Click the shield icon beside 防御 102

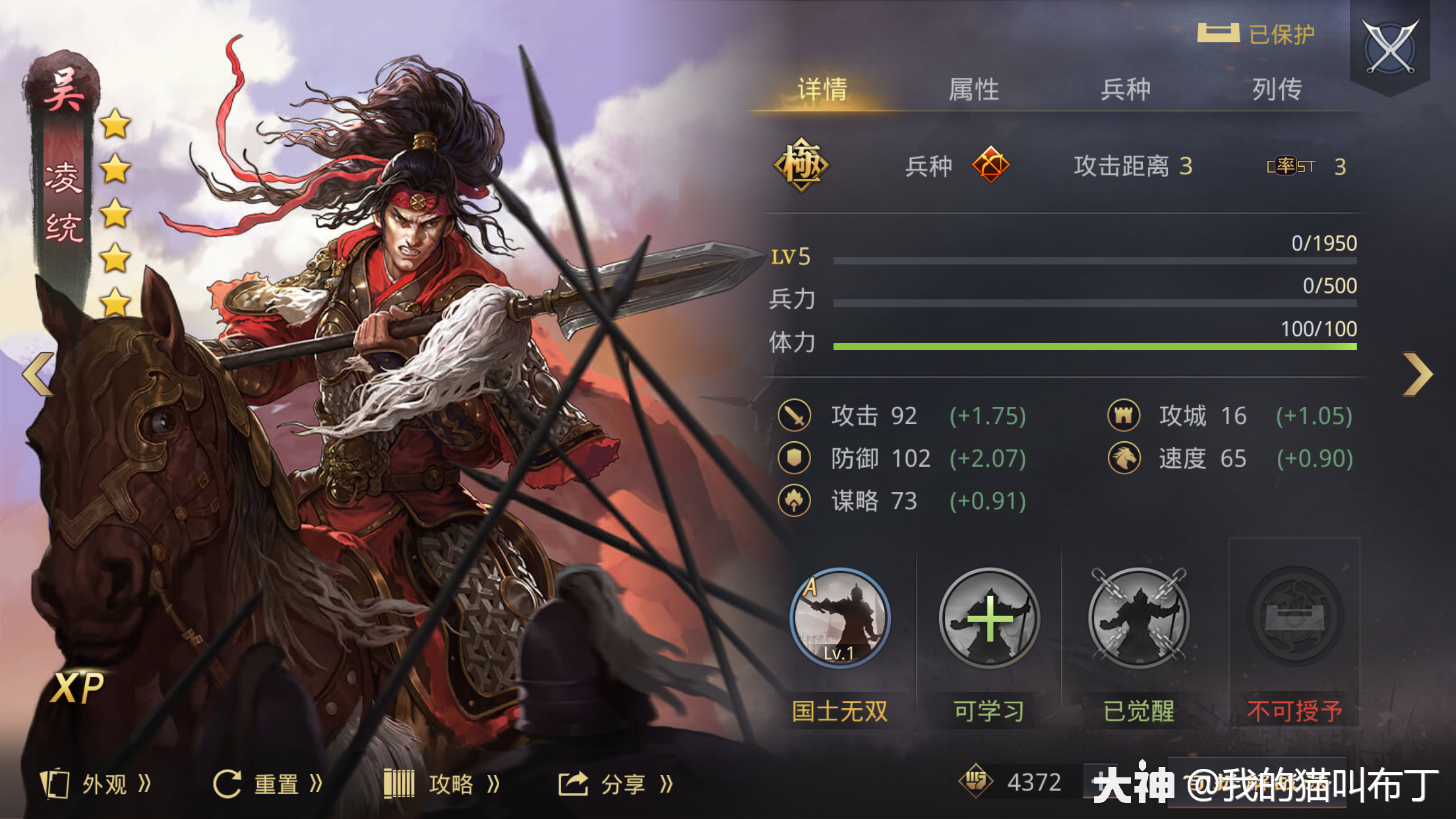793,458
